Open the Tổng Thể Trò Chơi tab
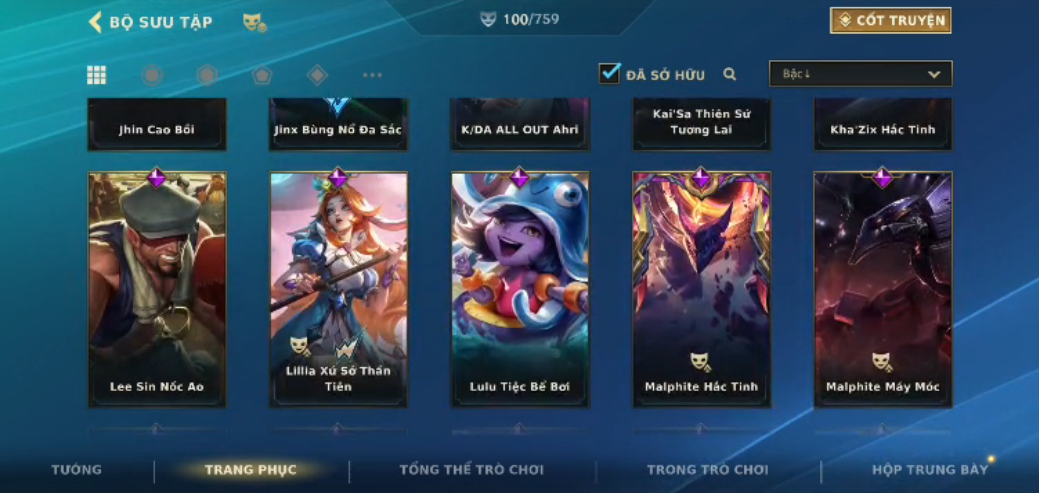Screen dimensions: 1039x493 point(472,470)
